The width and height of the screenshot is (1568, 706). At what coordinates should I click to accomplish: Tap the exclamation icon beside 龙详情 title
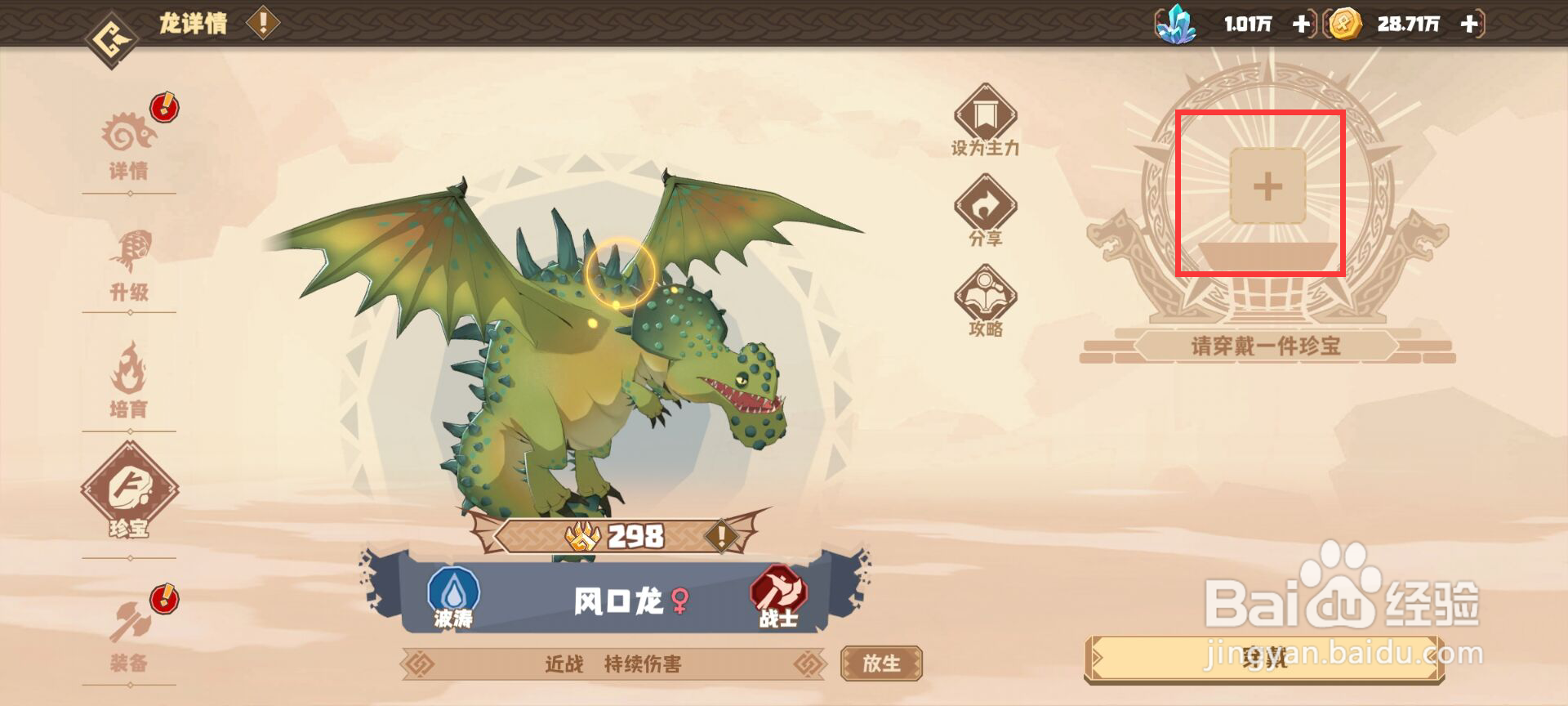261,22
